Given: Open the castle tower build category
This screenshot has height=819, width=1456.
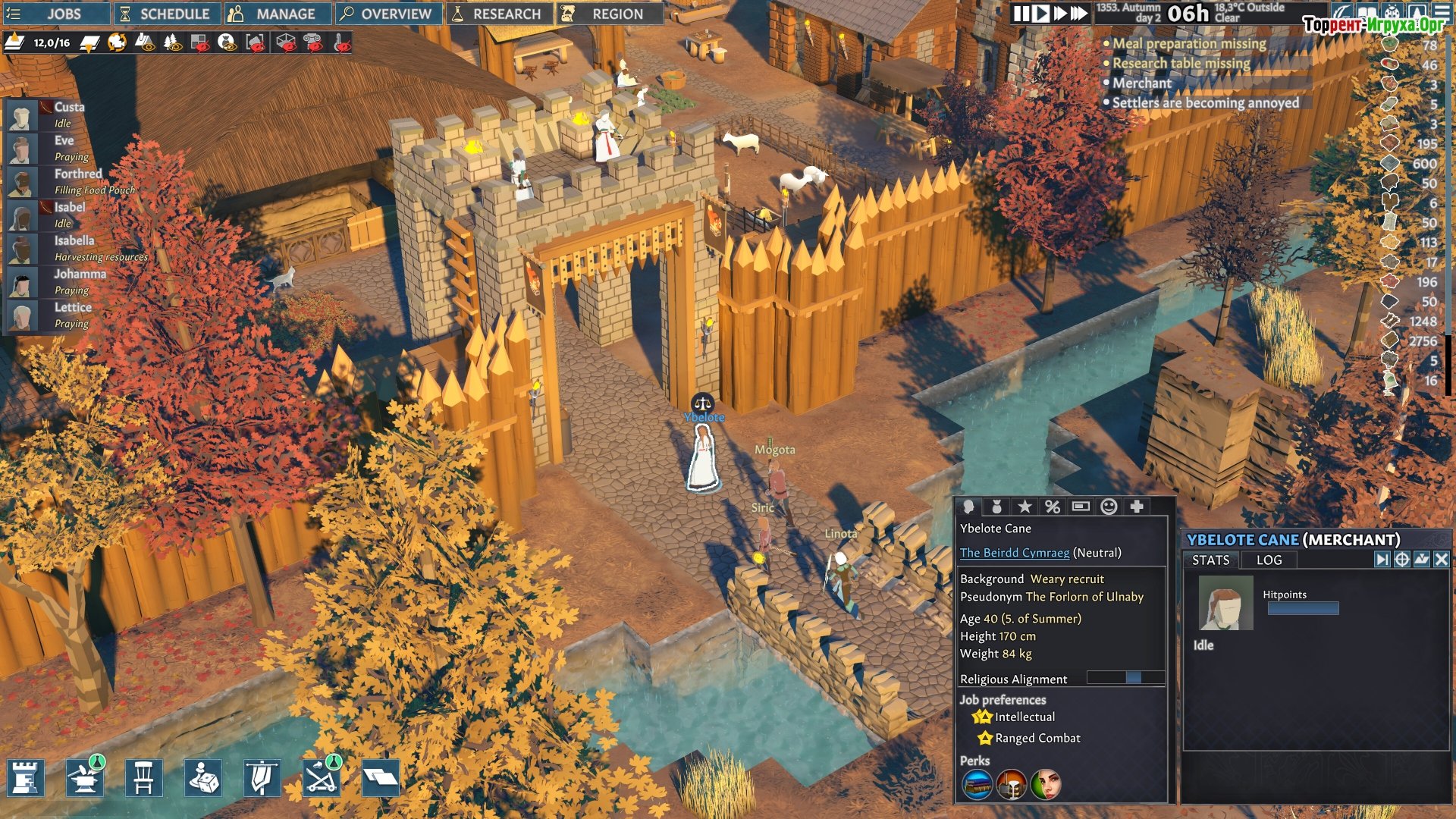Looking at the screenshot, I should (26, 778).
